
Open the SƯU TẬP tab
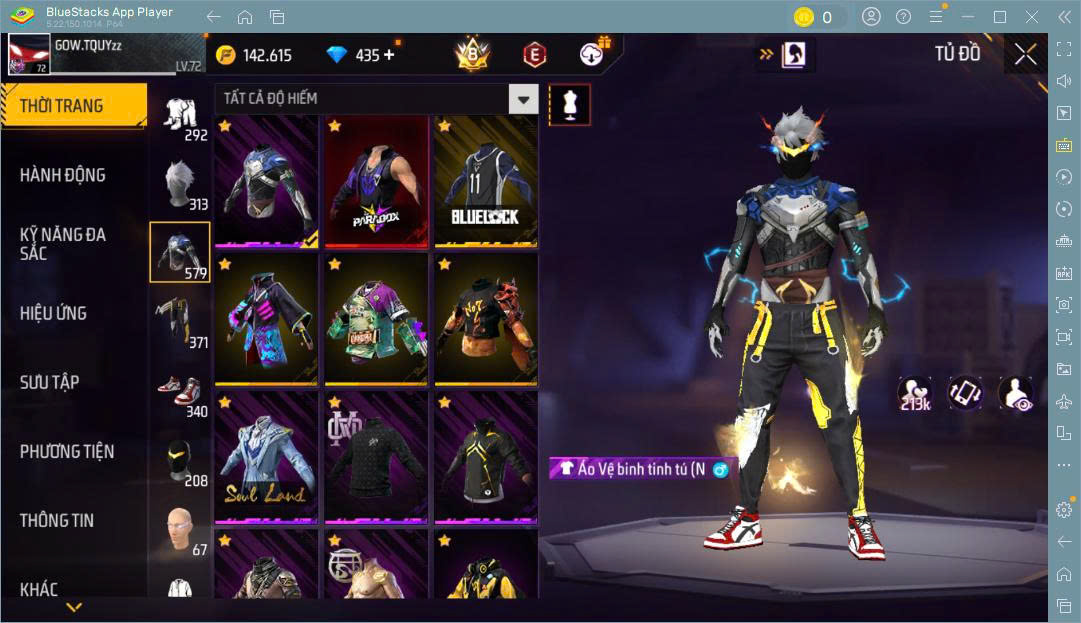coord(50,382)
